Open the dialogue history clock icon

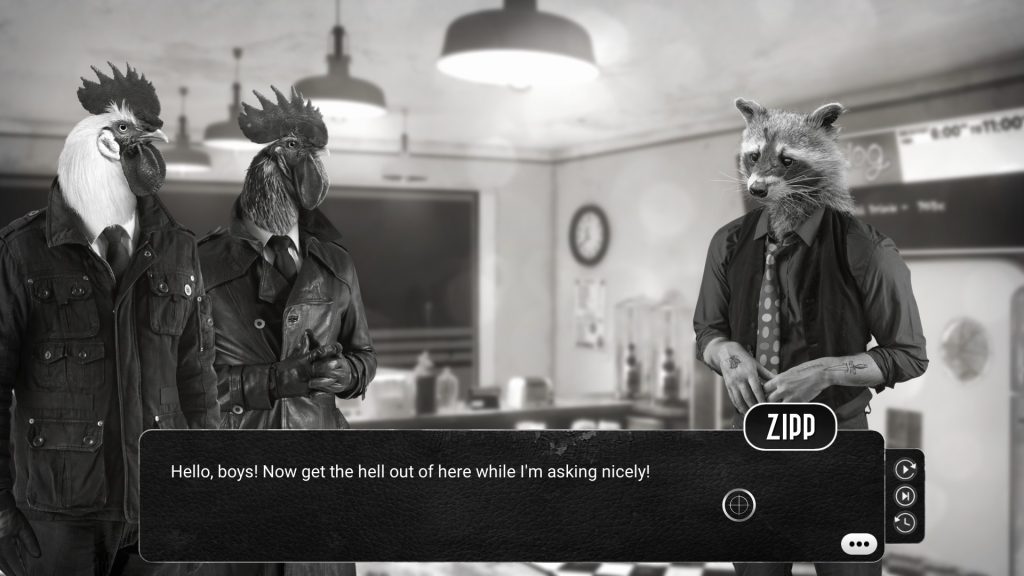coord(905,522)
